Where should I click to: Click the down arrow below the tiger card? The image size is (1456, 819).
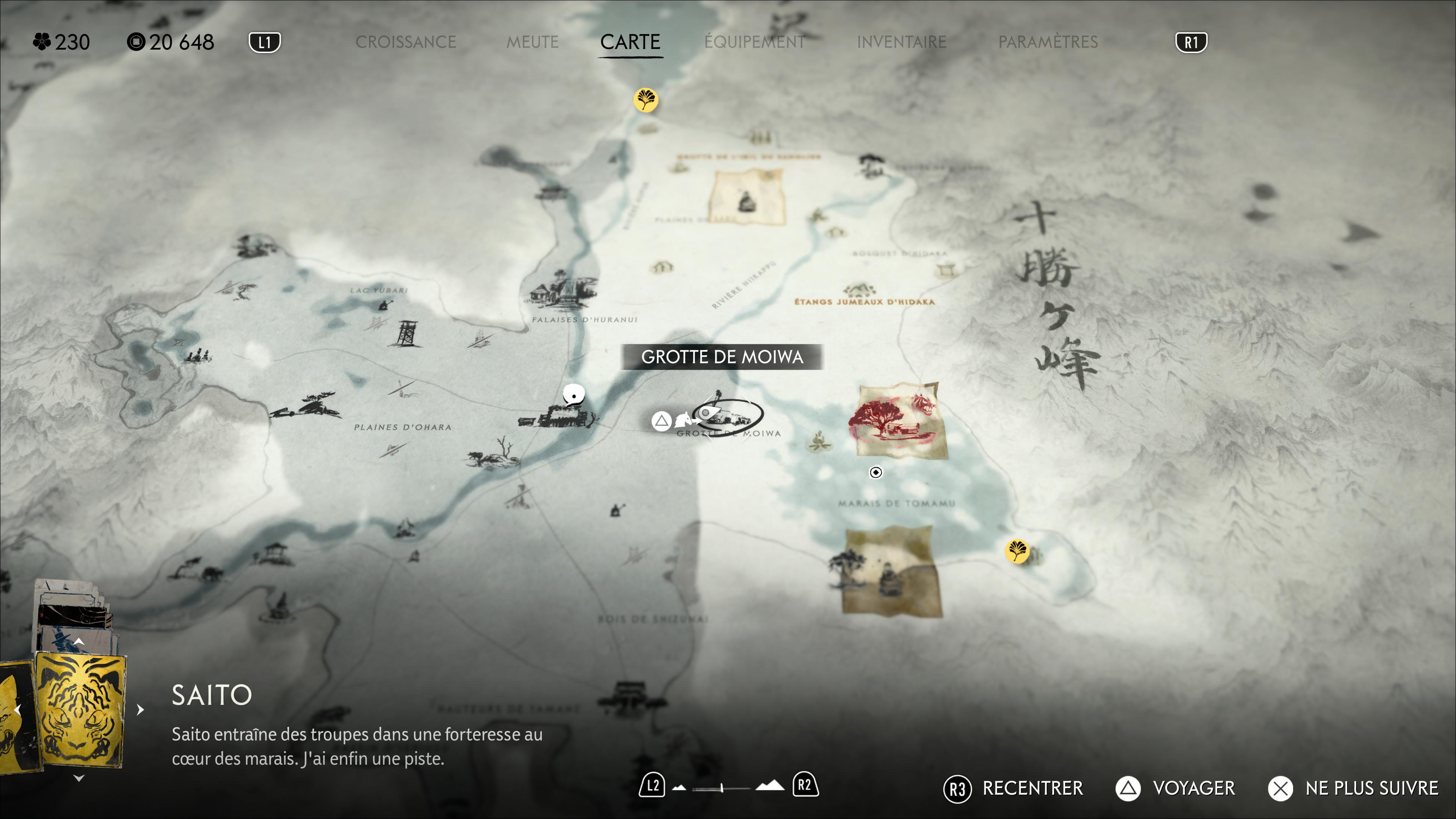[x=79, y=778]
